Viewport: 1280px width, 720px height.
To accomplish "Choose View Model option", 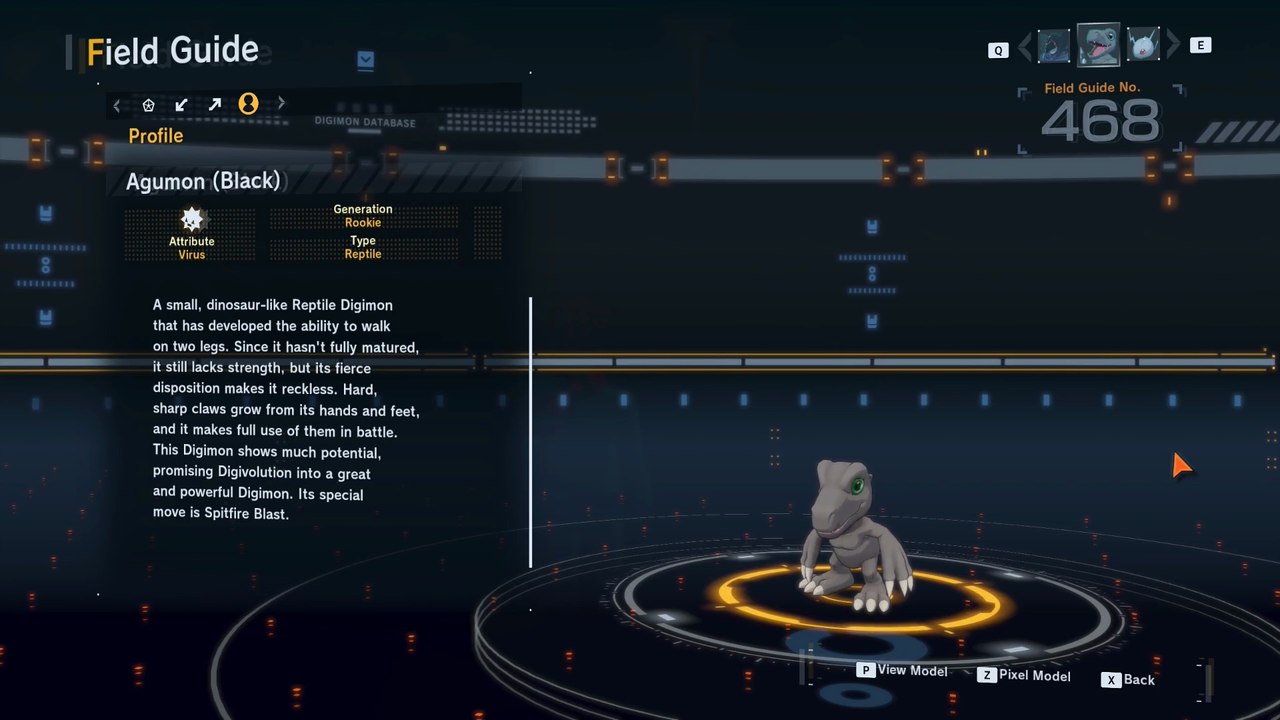I will [902, 670].
